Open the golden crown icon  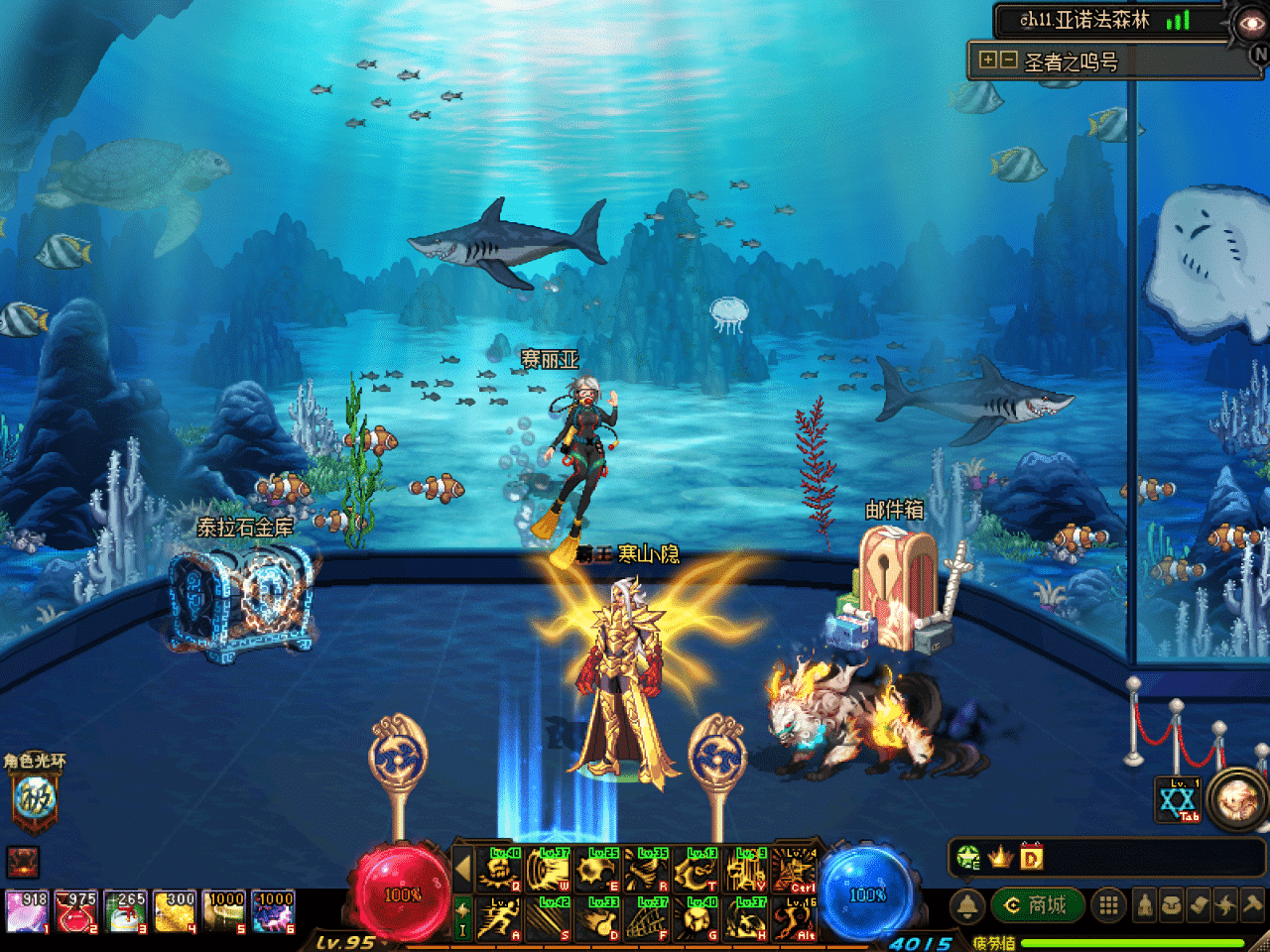click(x=1000, y=857)
